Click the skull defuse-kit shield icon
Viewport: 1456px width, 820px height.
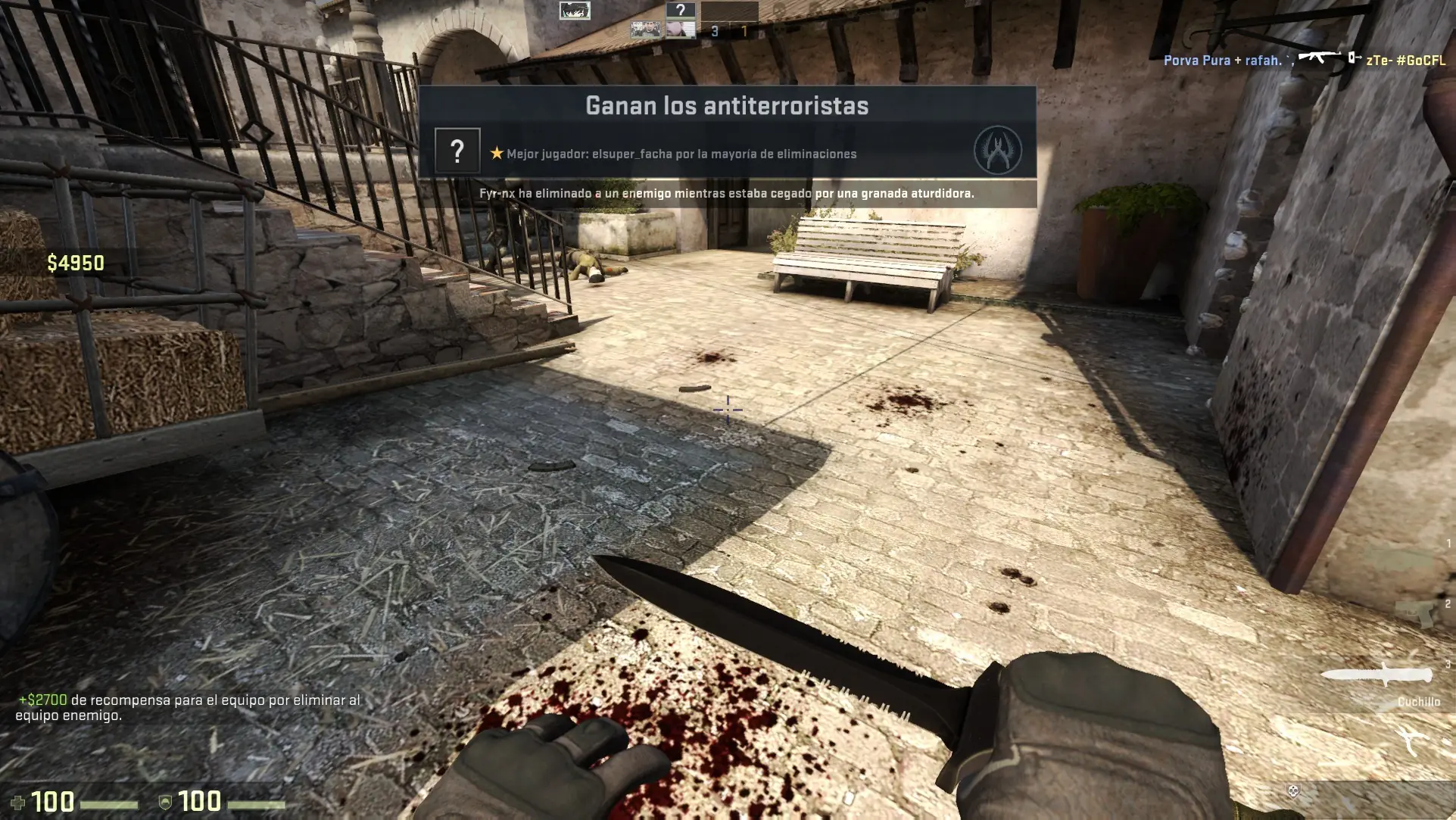1294,790
